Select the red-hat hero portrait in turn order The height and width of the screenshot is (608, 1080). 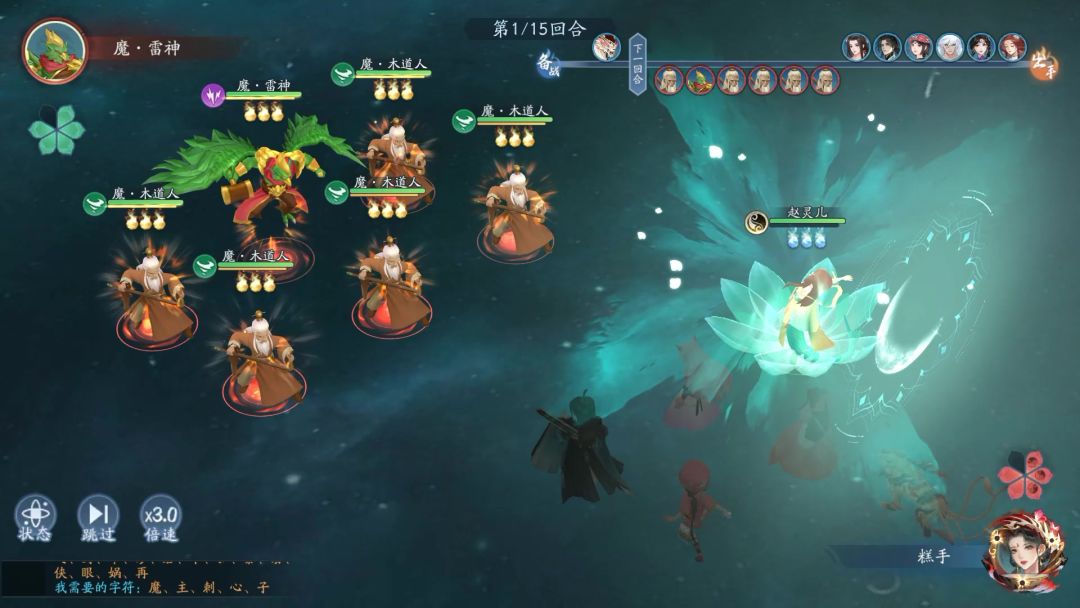(x=918, y=47)
